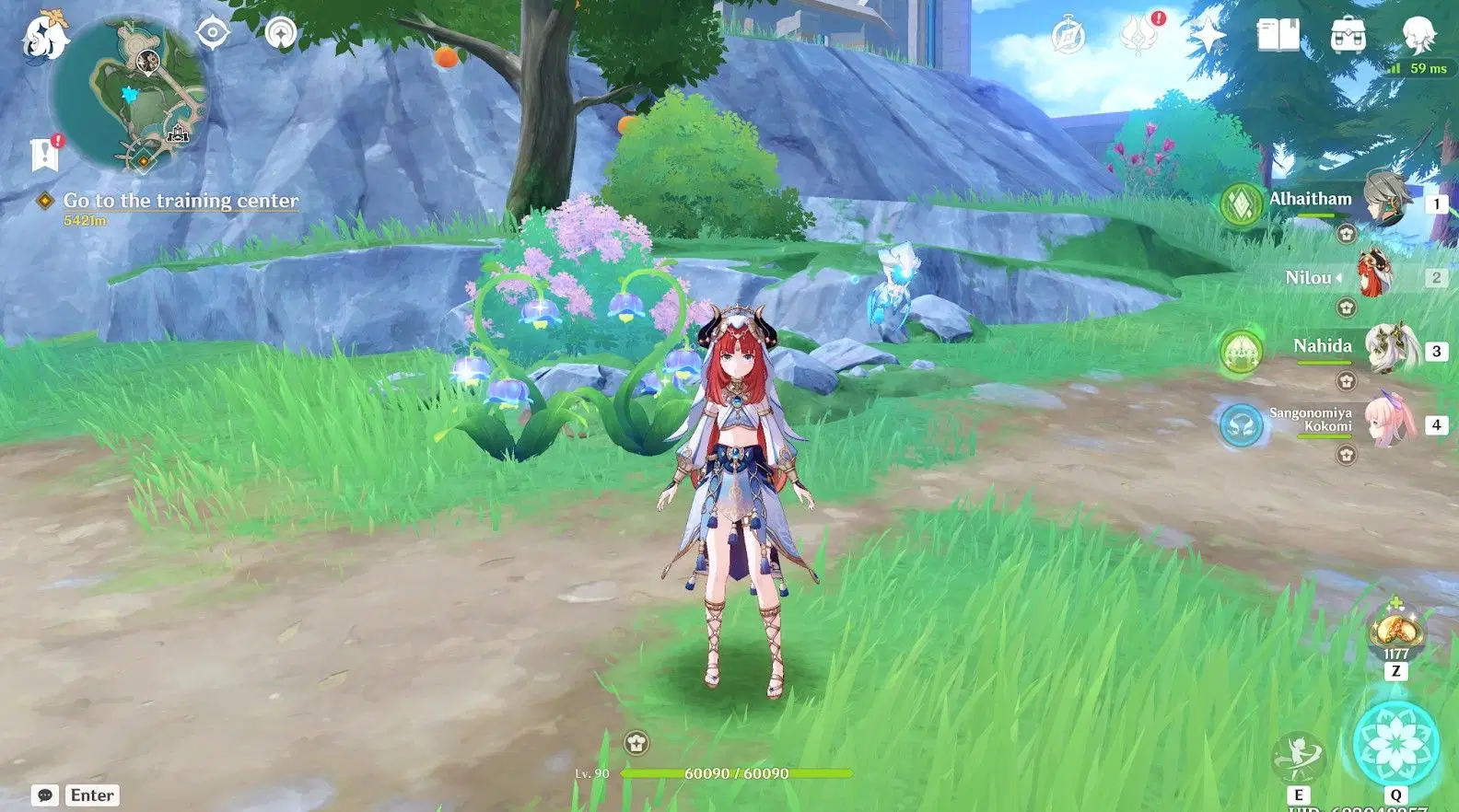Open the Wish screen via star icon

1208,34
